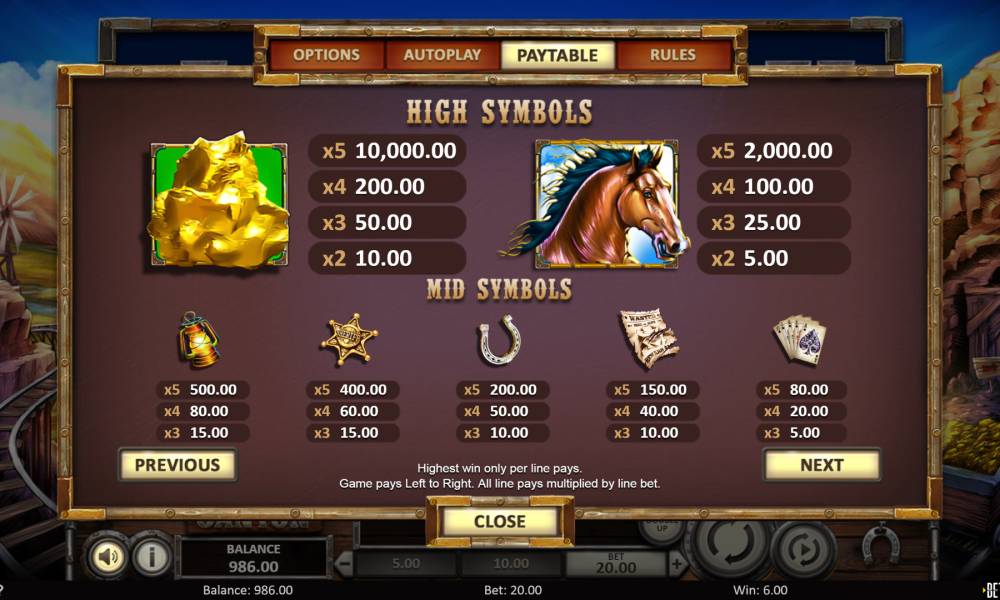Select the Paytable tab
The image size is (1000, 600).
pos(557,55)
